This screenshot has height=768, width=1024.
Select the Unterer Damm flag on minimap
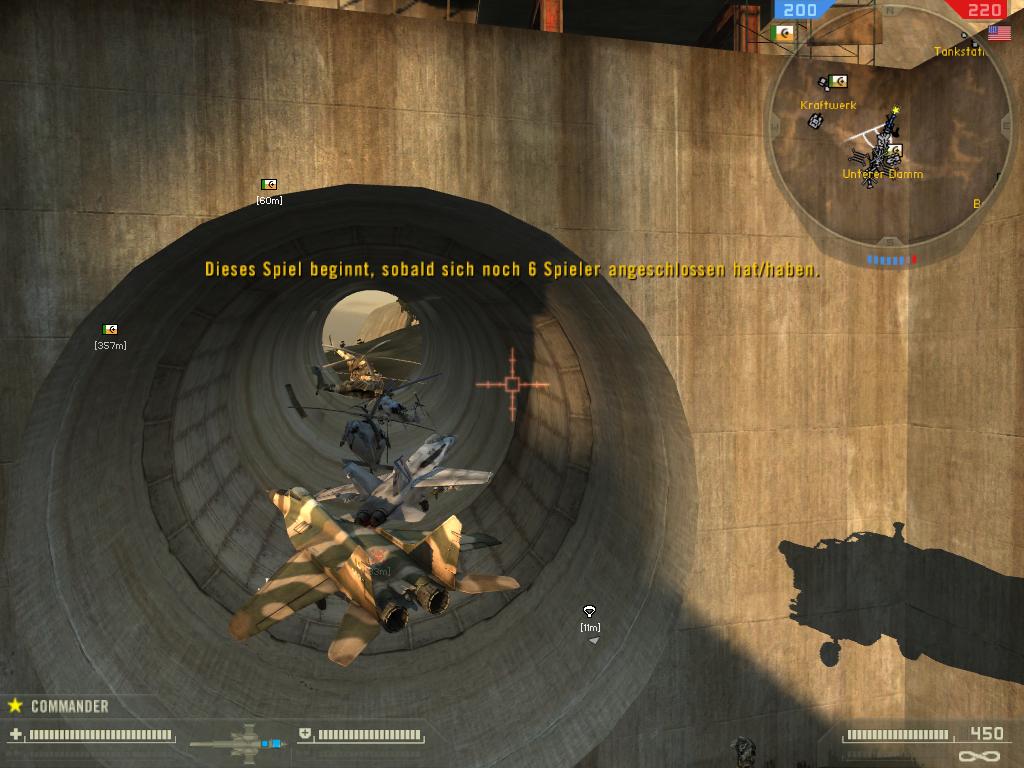(896, 151)
